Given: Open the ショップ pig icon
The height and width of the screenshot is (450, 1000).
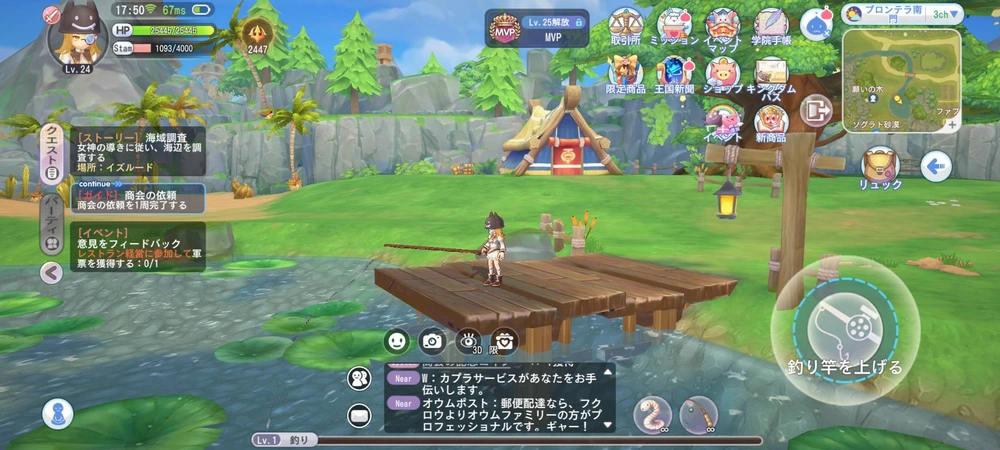Looking at the screenshot, I should [723, 72].
